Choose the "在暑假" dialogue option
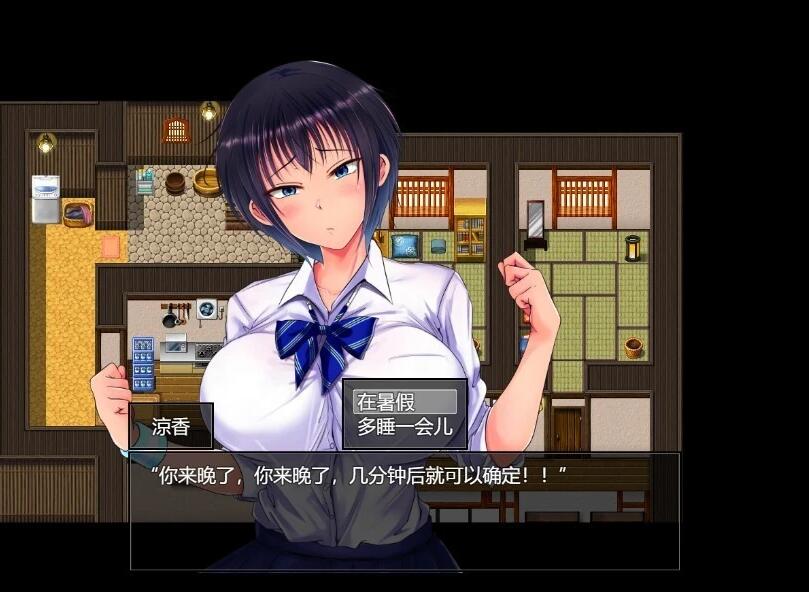The image size is (809, 592). click(x=405, y=402)
